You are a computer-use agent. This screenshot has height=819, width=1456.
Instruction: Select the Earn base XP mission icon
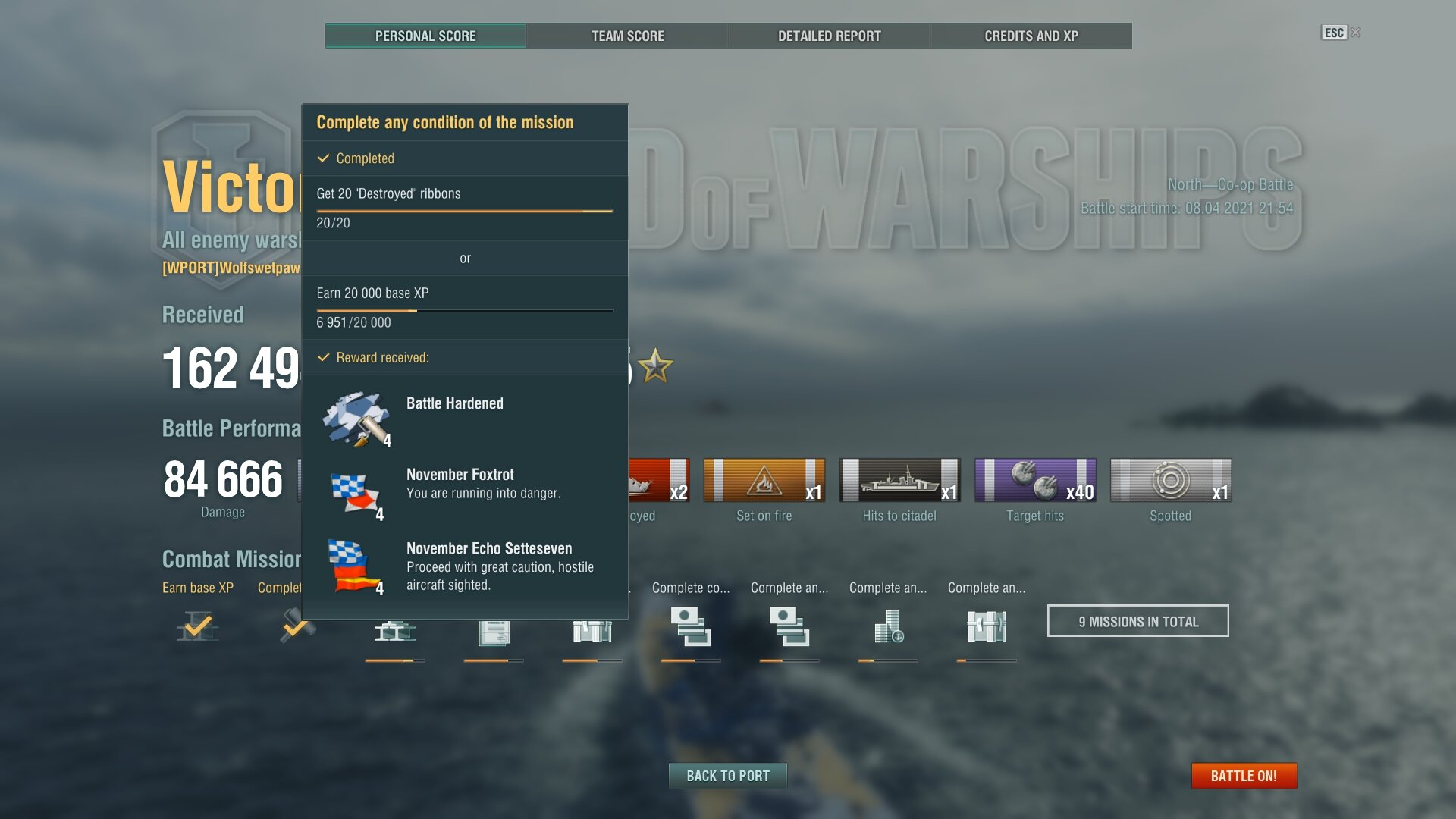click(198, 627)
